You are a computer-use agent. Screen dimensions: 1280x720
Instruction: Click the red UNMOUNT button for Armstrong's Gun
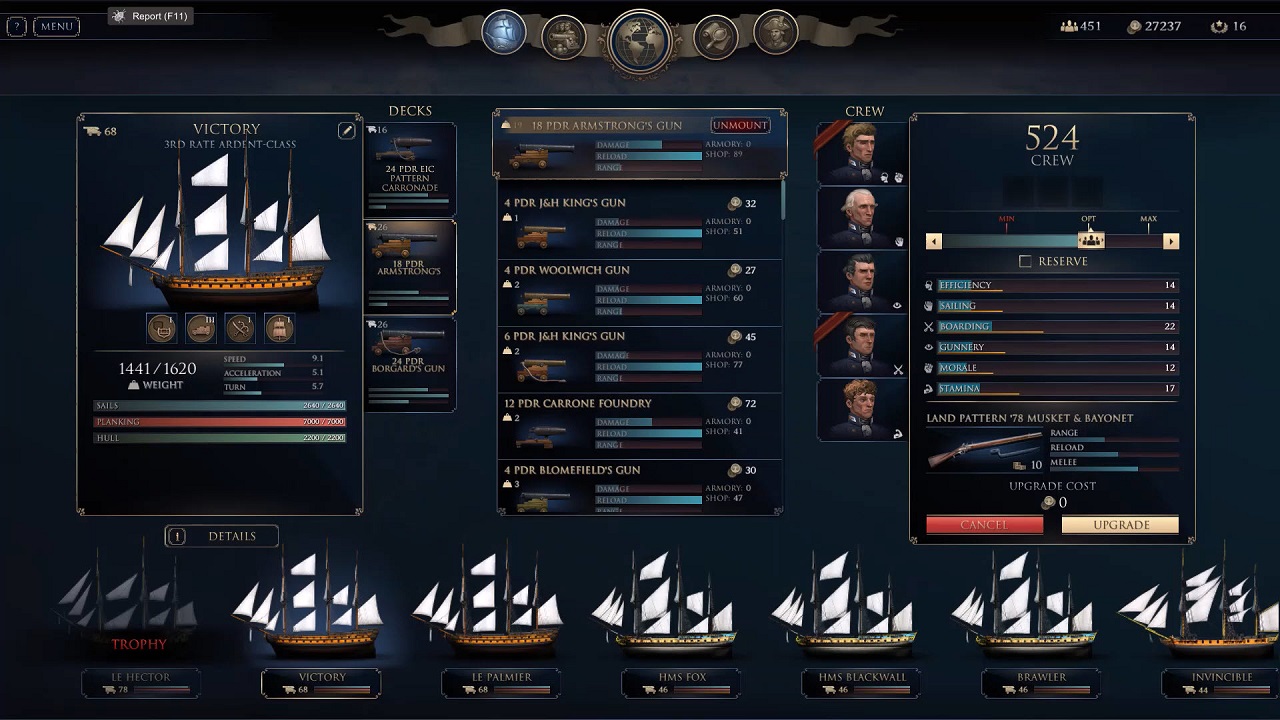click(x=740, y=125)
